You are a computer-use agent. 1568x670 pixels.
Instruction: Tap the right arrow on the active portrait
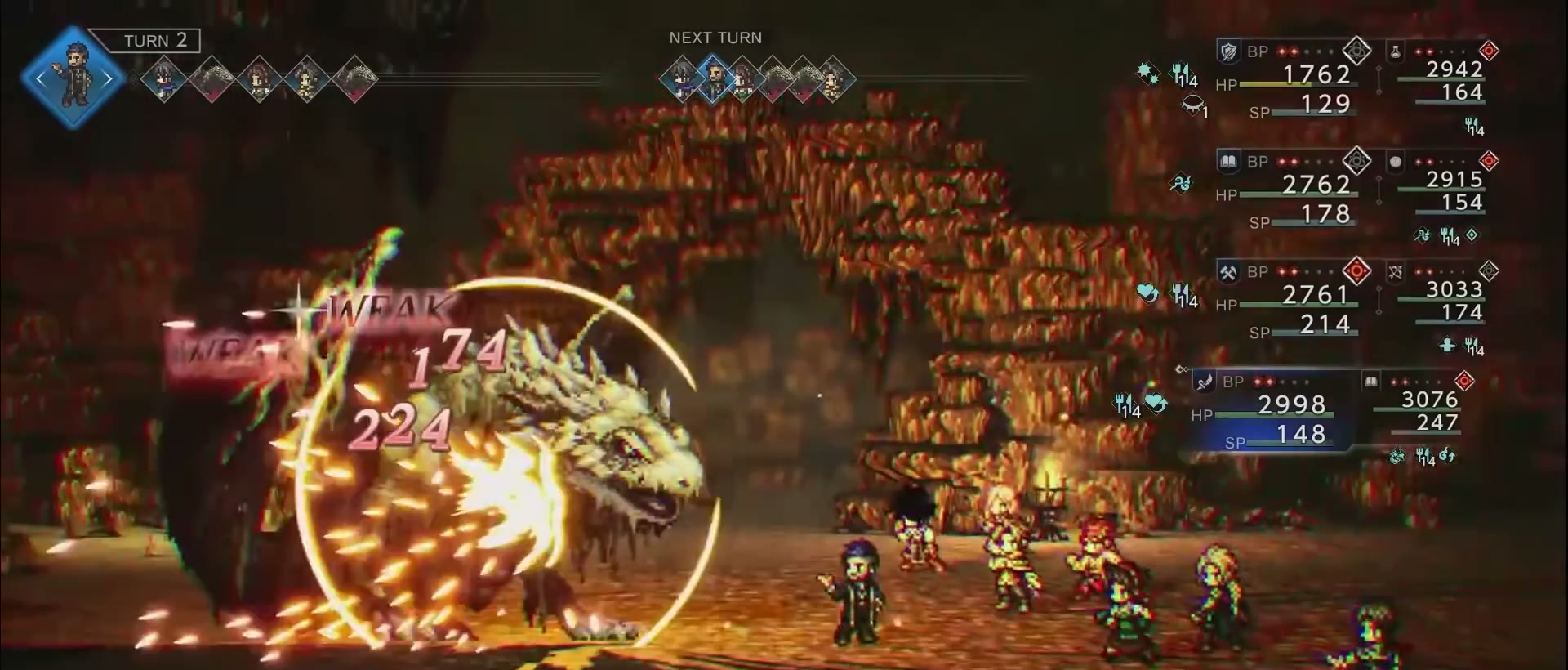107,79
